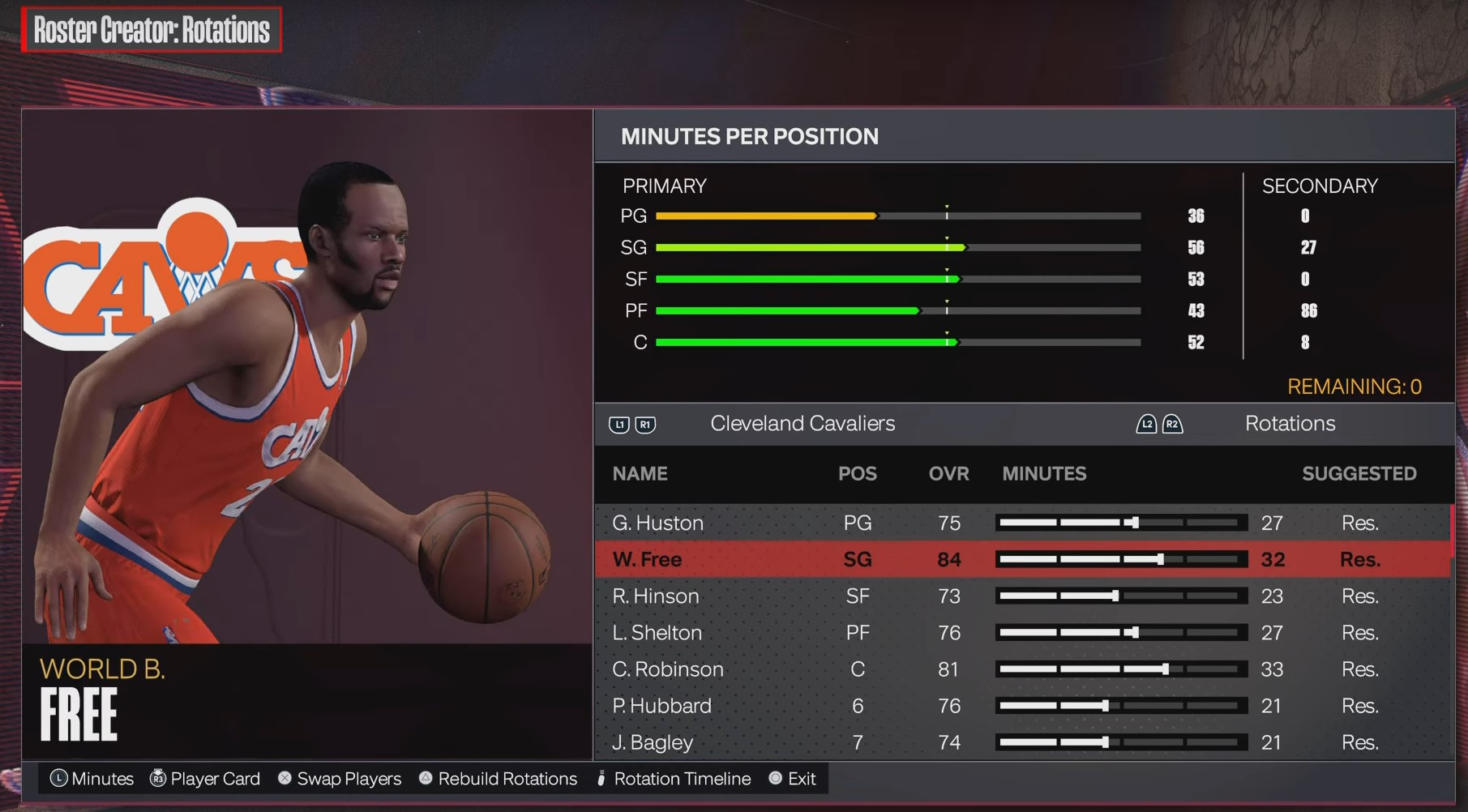
Task: Open the Rotations view switcher
Action: pos(1289,423)
